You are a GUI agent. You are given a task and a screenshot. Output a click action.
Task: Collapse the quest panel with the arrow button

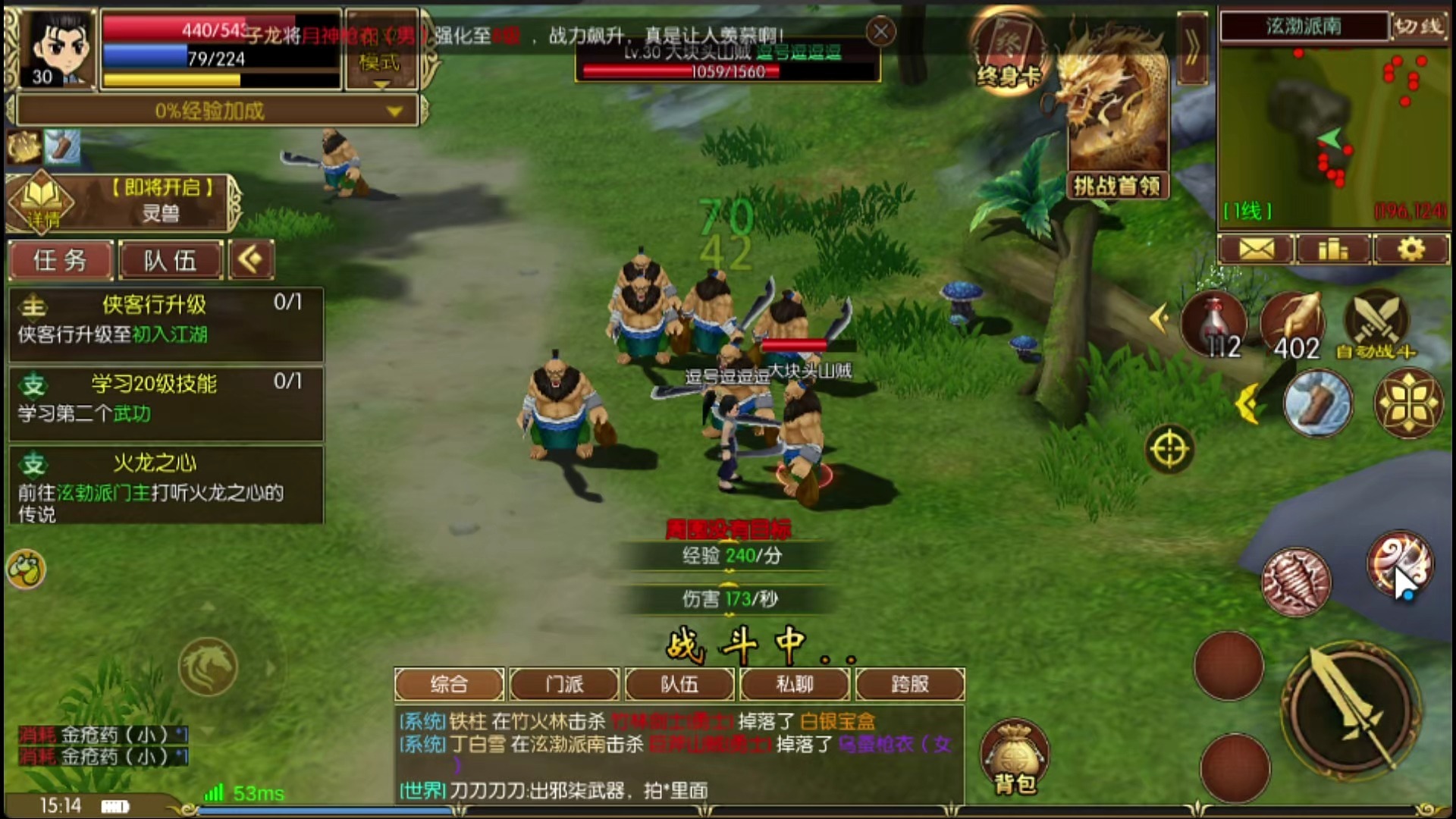[251, 260]
